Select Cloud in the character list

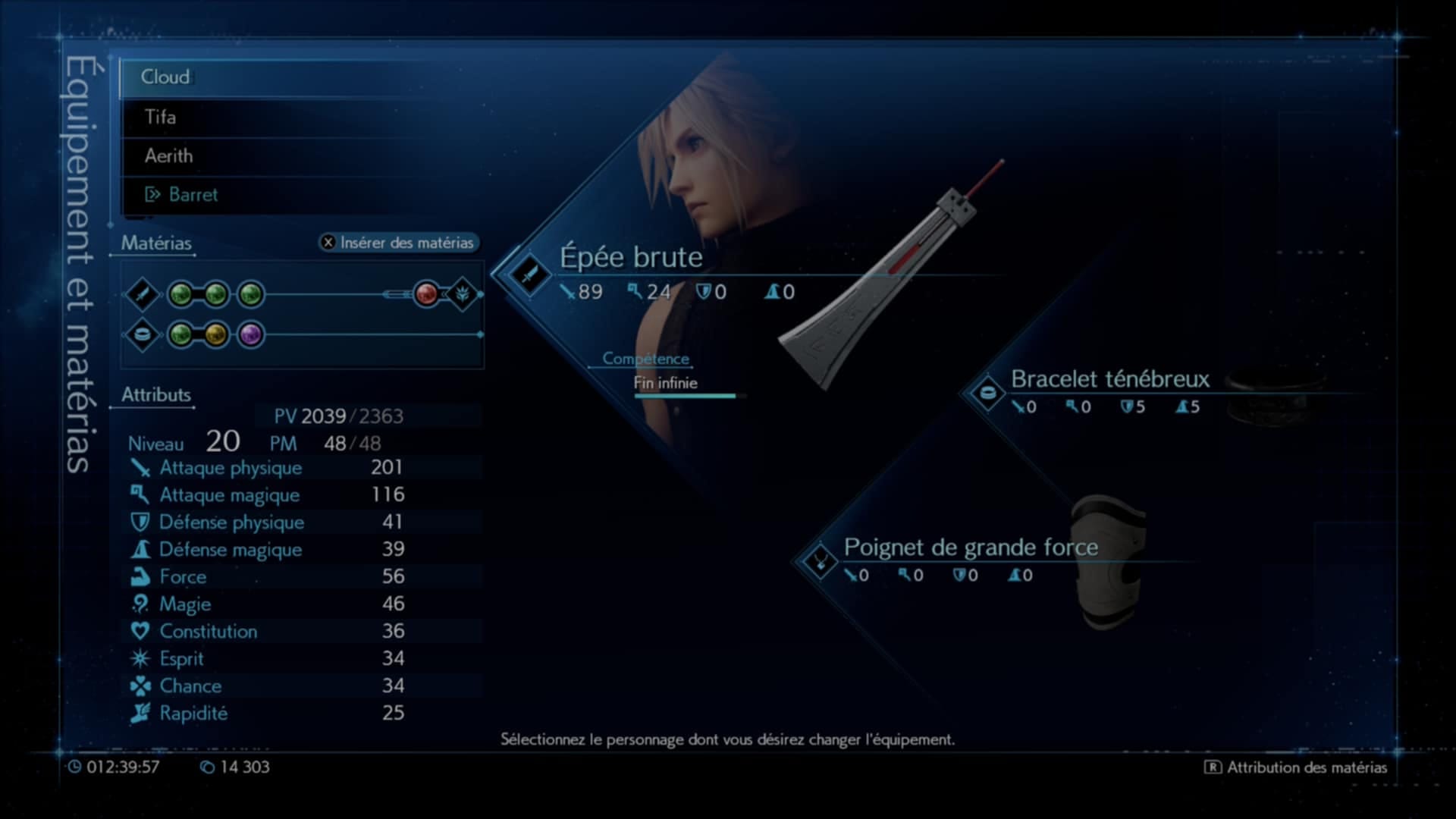pos(165,77)
